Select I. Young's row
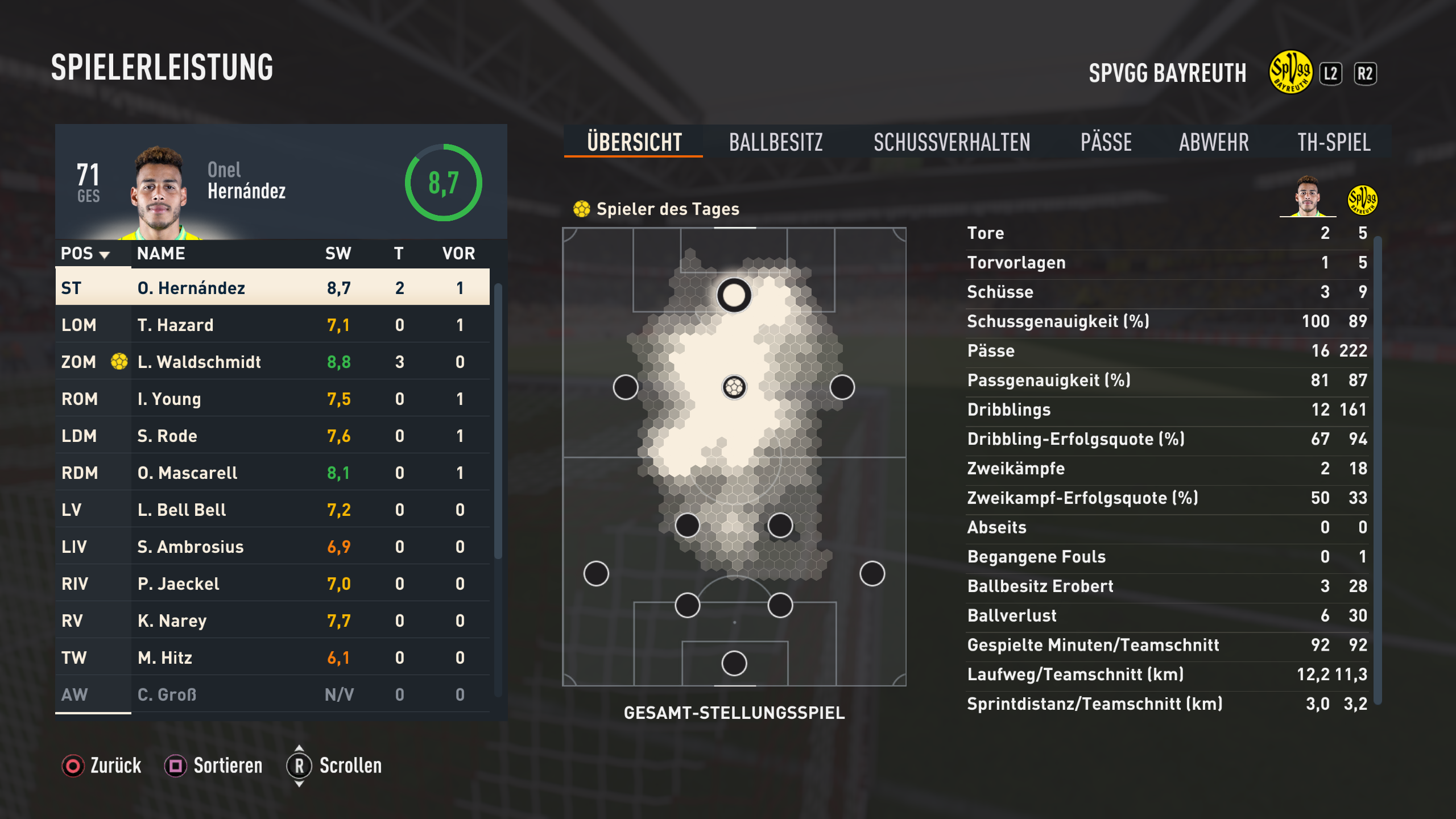Viewport: 1456px width, 819px height. pos(272,399)
